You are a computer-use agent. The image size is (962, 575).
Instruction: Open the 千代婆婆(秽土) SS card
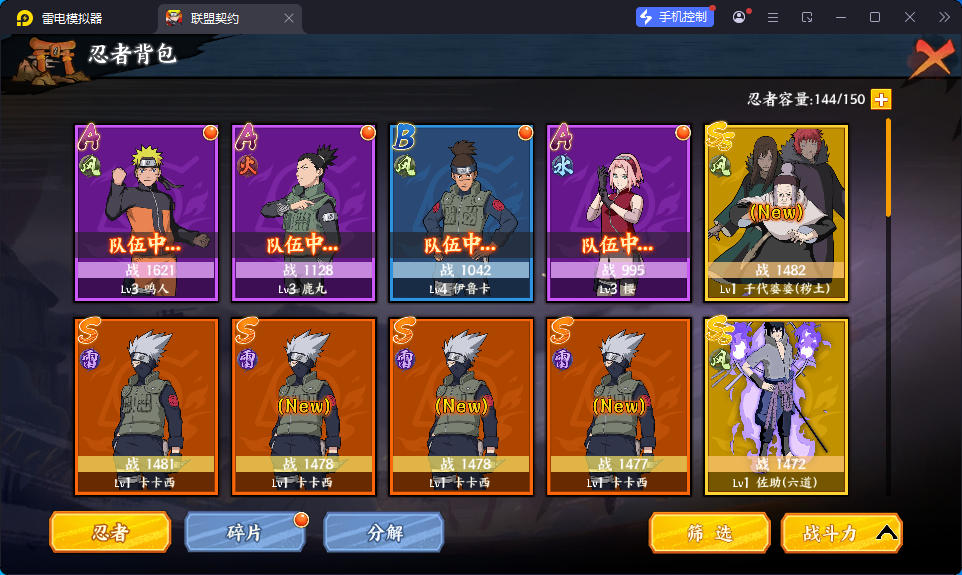[x=777, y=212]
